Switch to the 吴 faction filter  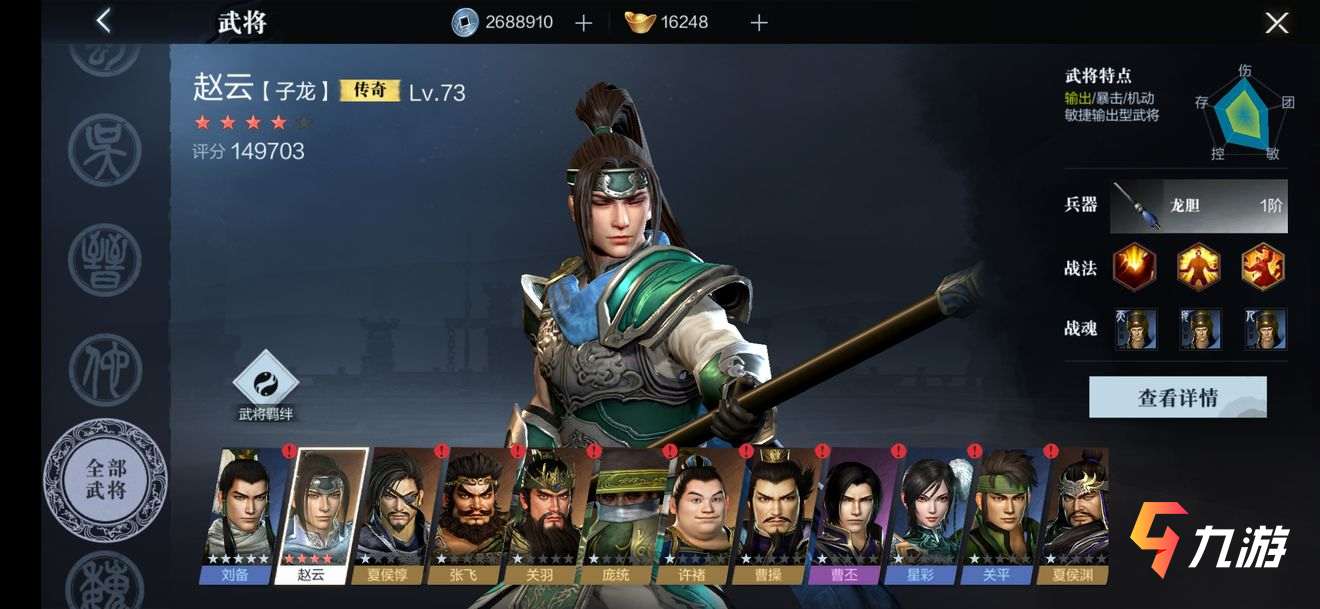(105, 150)
